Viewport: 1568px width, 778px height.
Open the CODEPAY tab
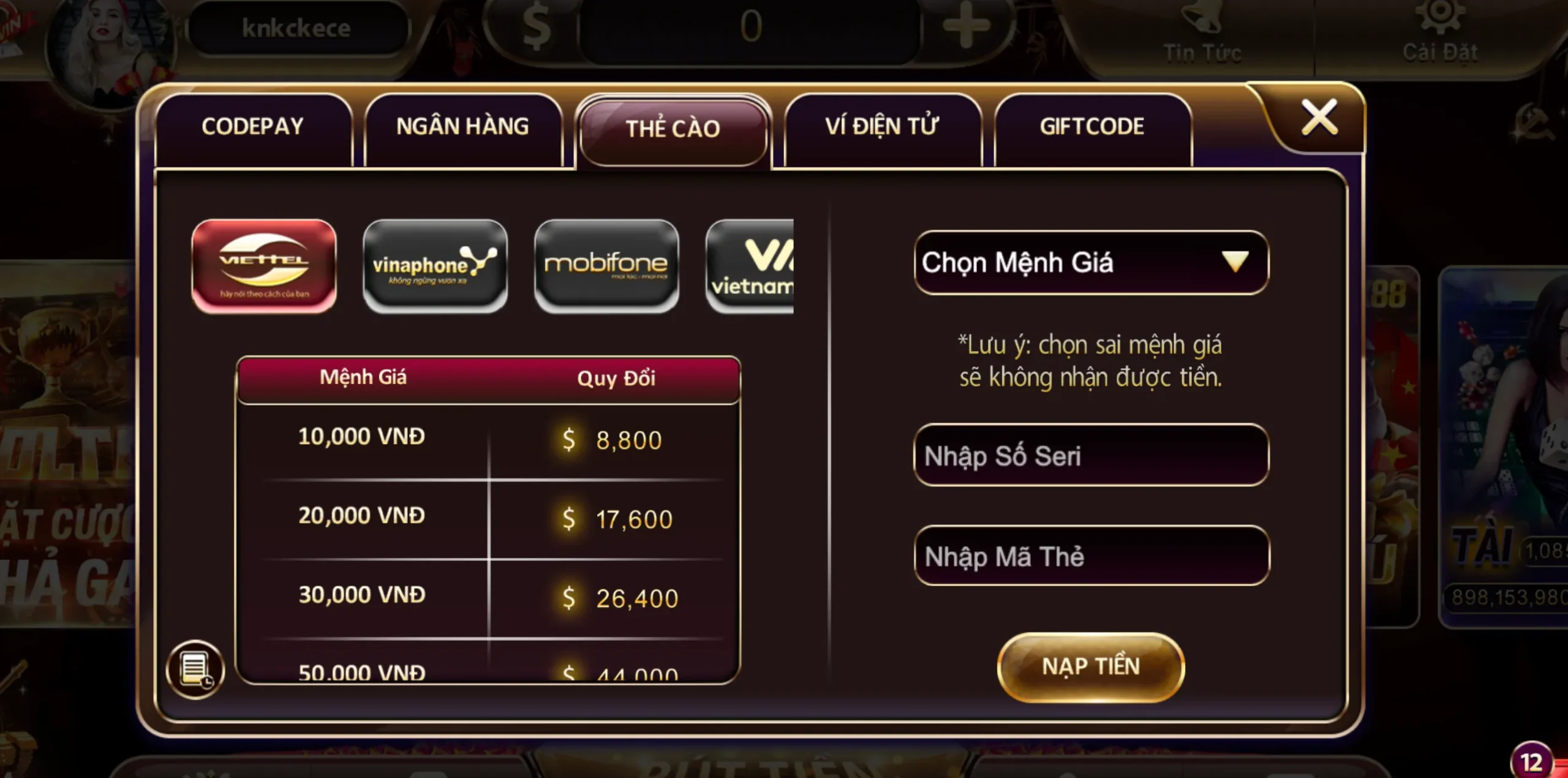[252, 127]
